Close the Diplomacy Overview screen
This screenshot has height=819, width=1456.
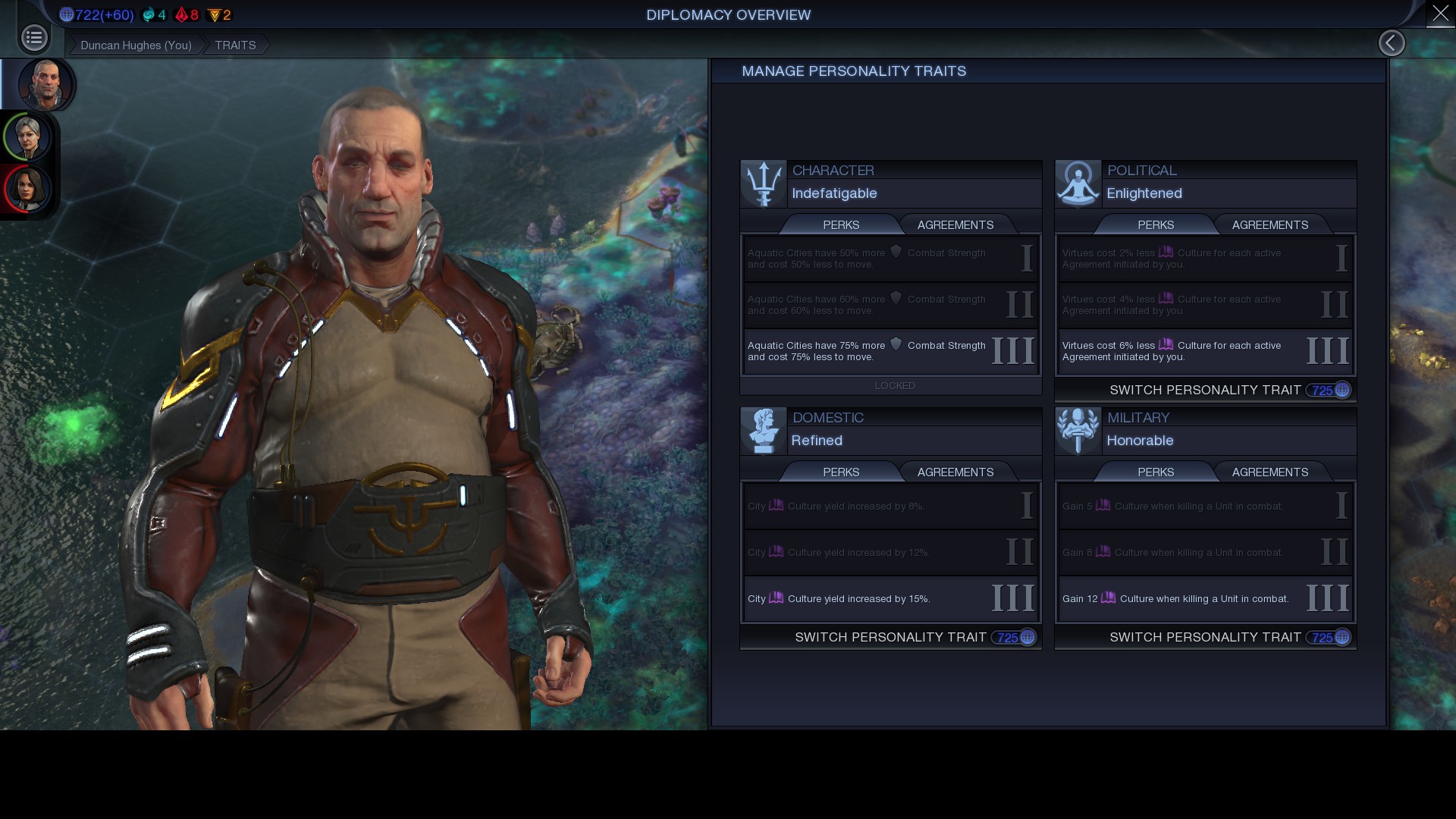[x=1440, y=14]
